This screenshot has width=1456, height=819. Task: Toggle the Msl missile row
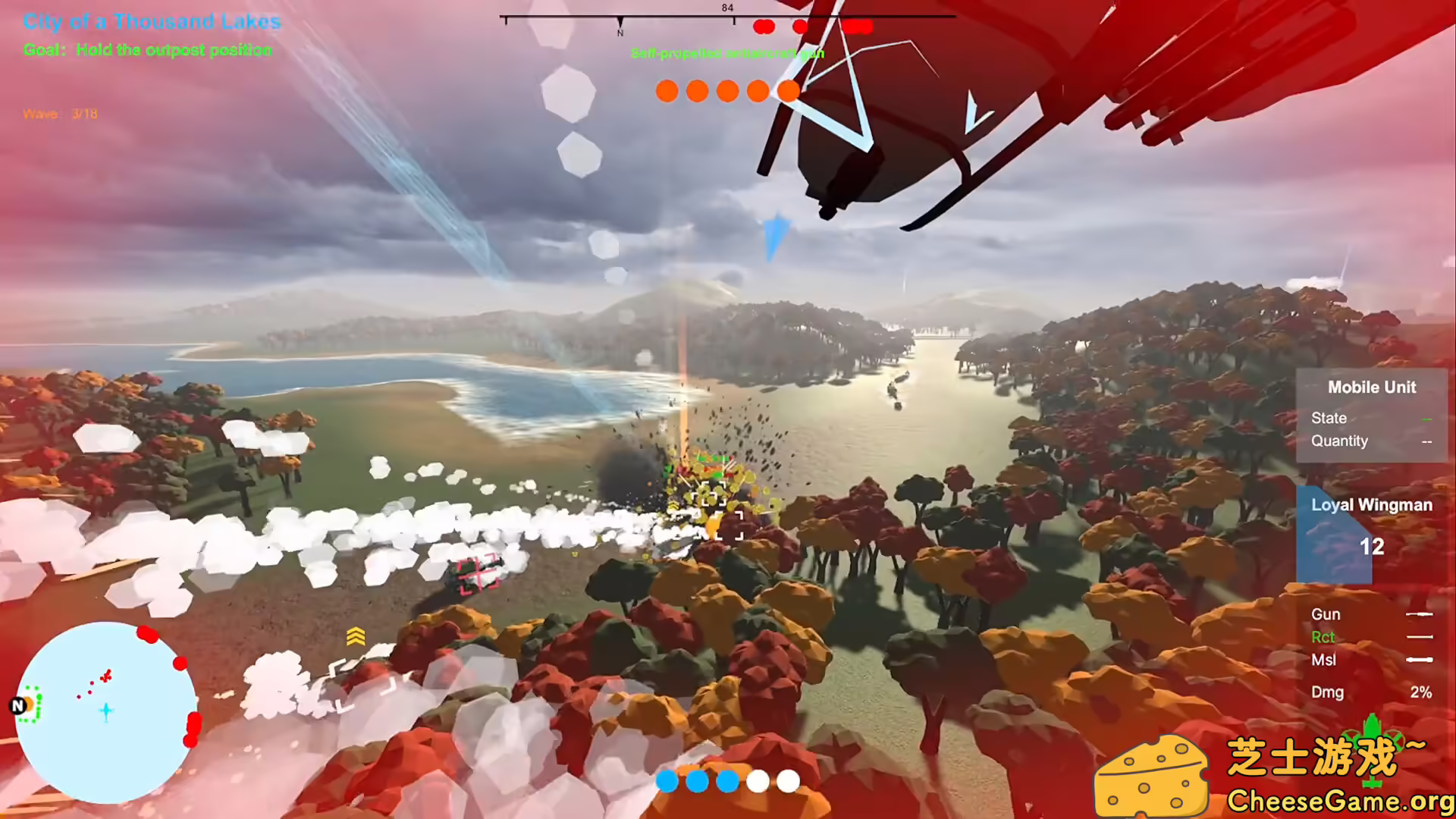click(1323, 660)
